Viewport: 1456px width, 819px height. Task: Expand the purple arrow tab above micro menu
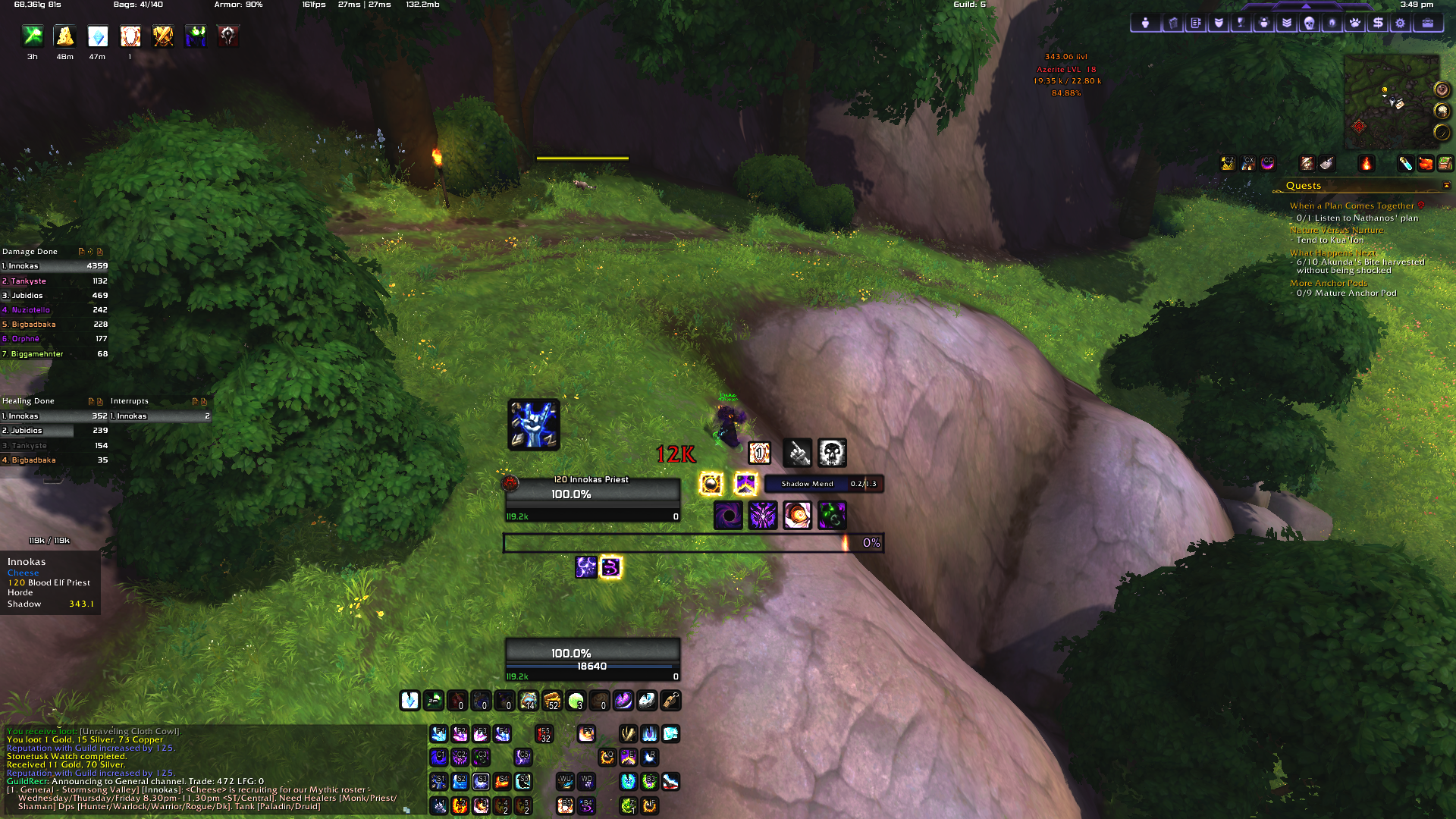(1306, 5)
